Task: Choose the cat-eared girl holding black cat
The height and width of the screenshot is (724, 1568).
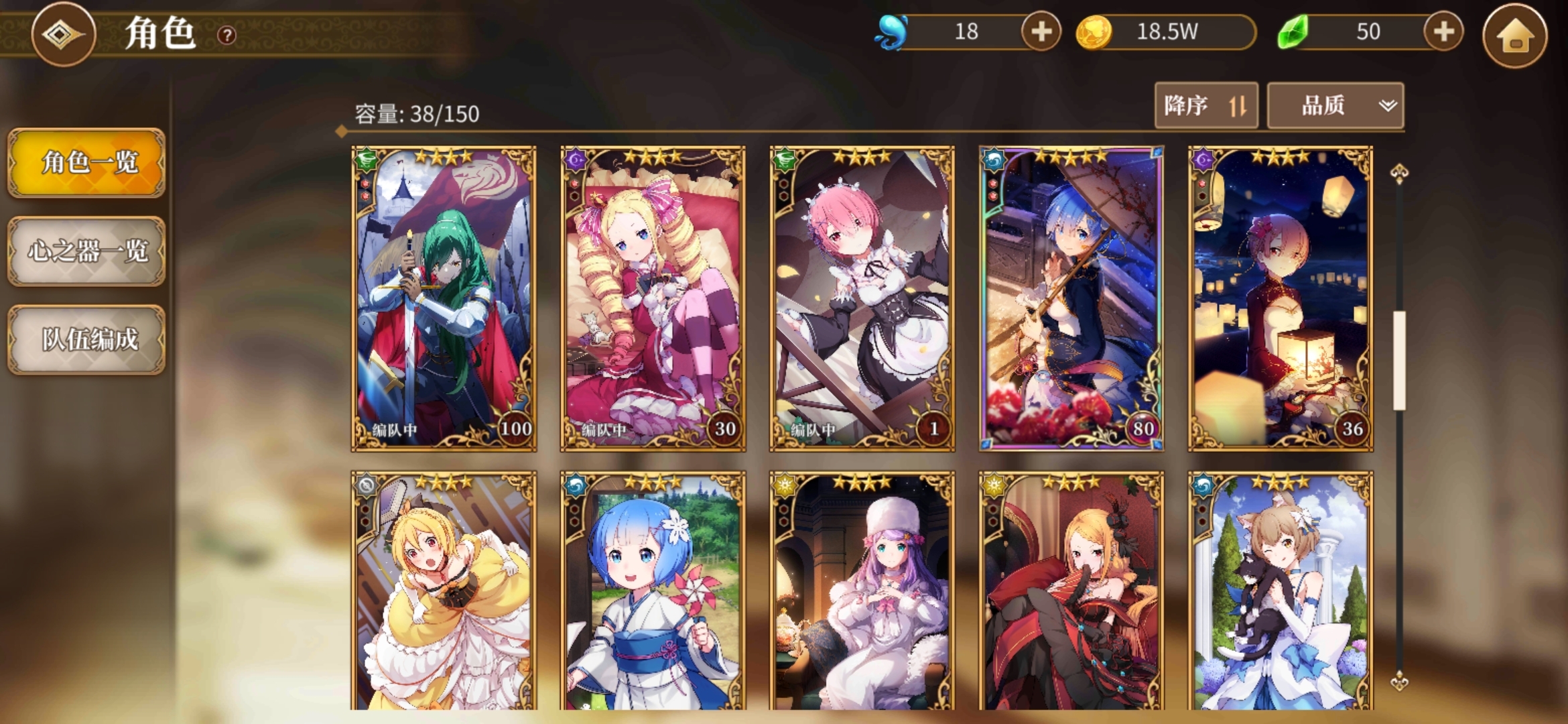Action: 1280,591
